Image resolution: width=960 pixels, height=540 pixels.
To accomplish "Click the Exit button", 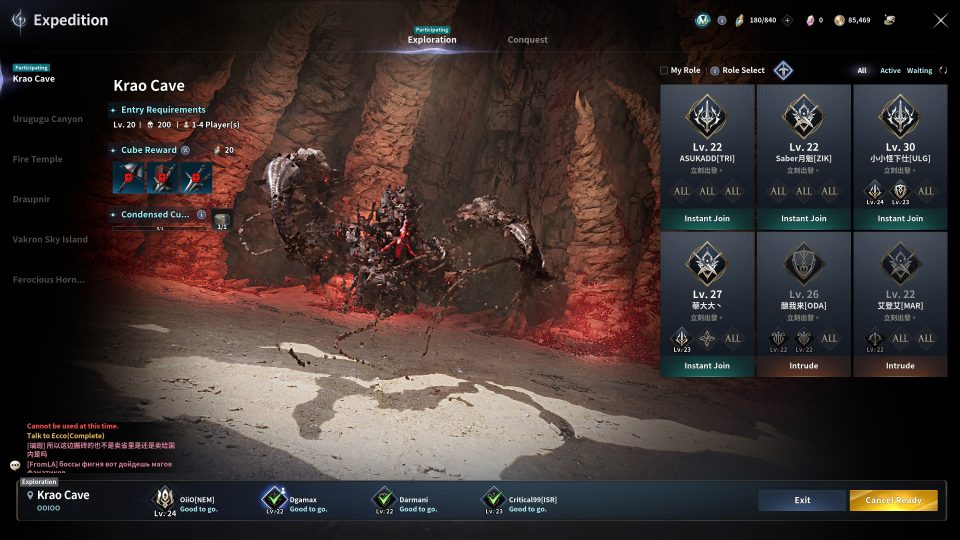I will [802, 500].
